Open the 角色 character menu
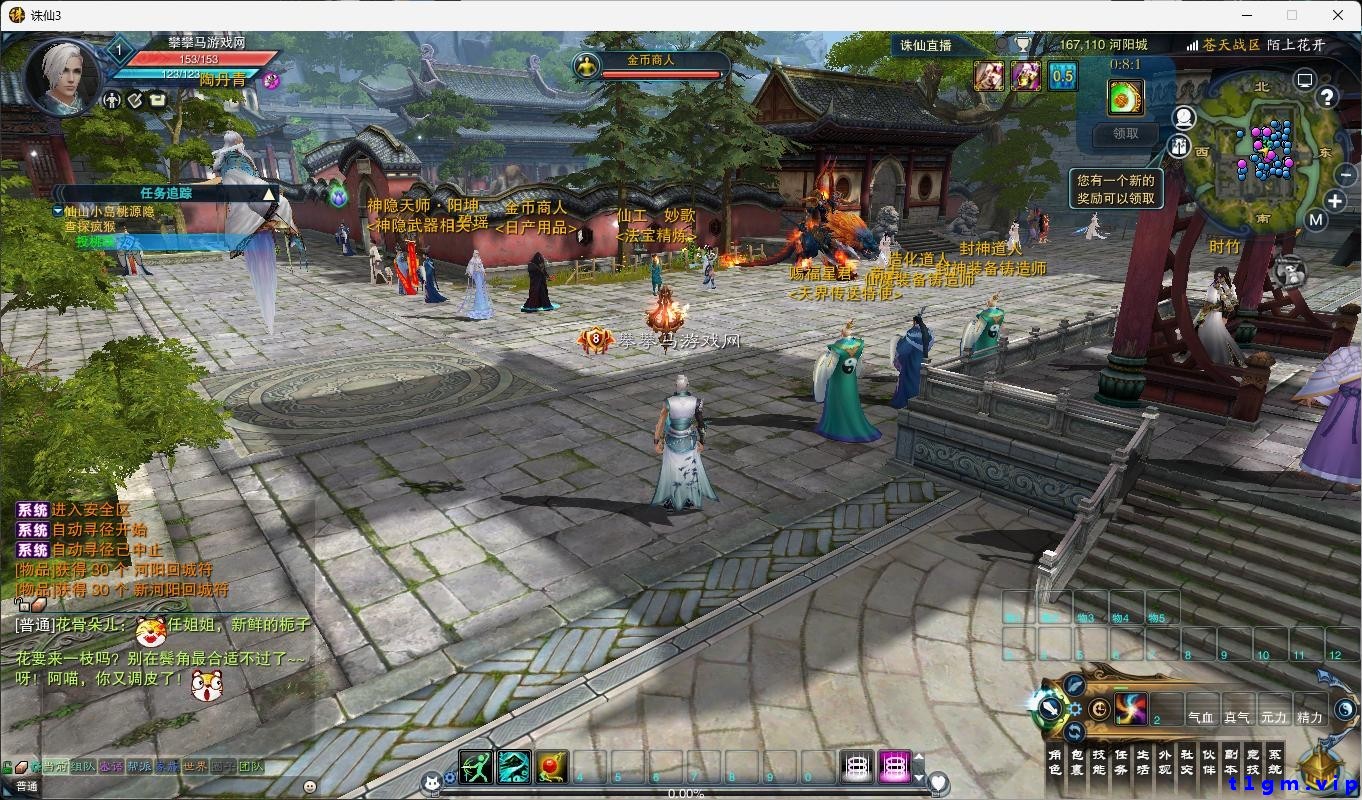Image resolution: width=1362 pixels, height=800 pixels. (x=1055, y=762)
